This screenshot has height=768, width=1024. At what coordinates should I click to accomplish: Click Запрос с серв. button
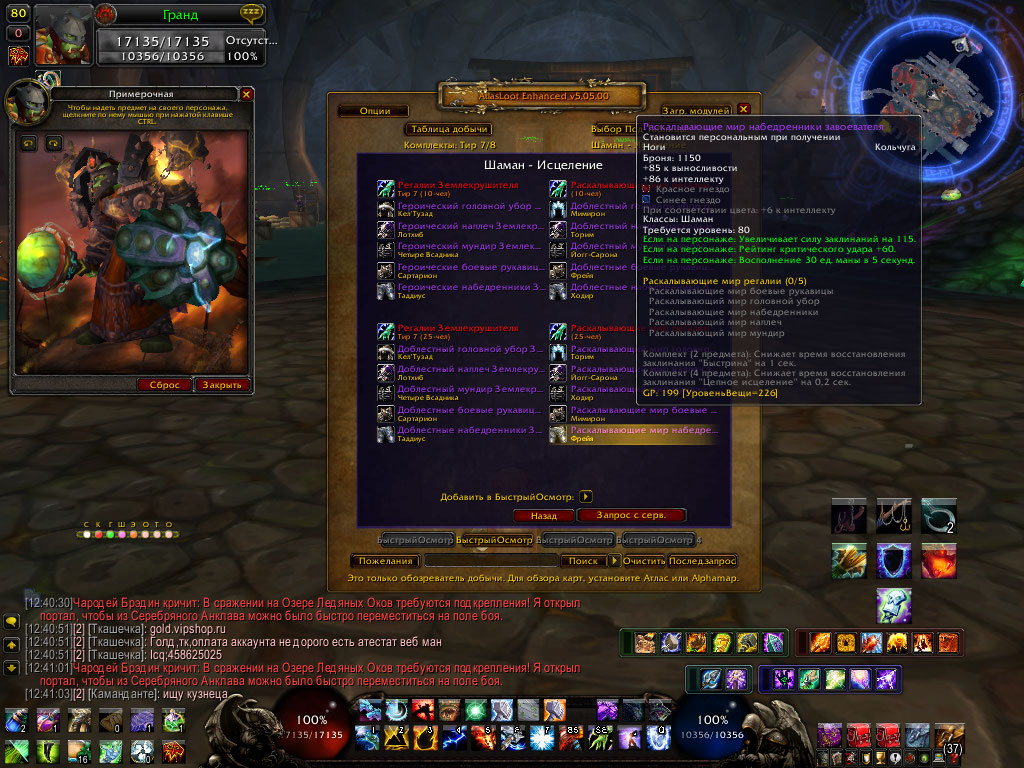pyautogui.click(x=632, y=515)
